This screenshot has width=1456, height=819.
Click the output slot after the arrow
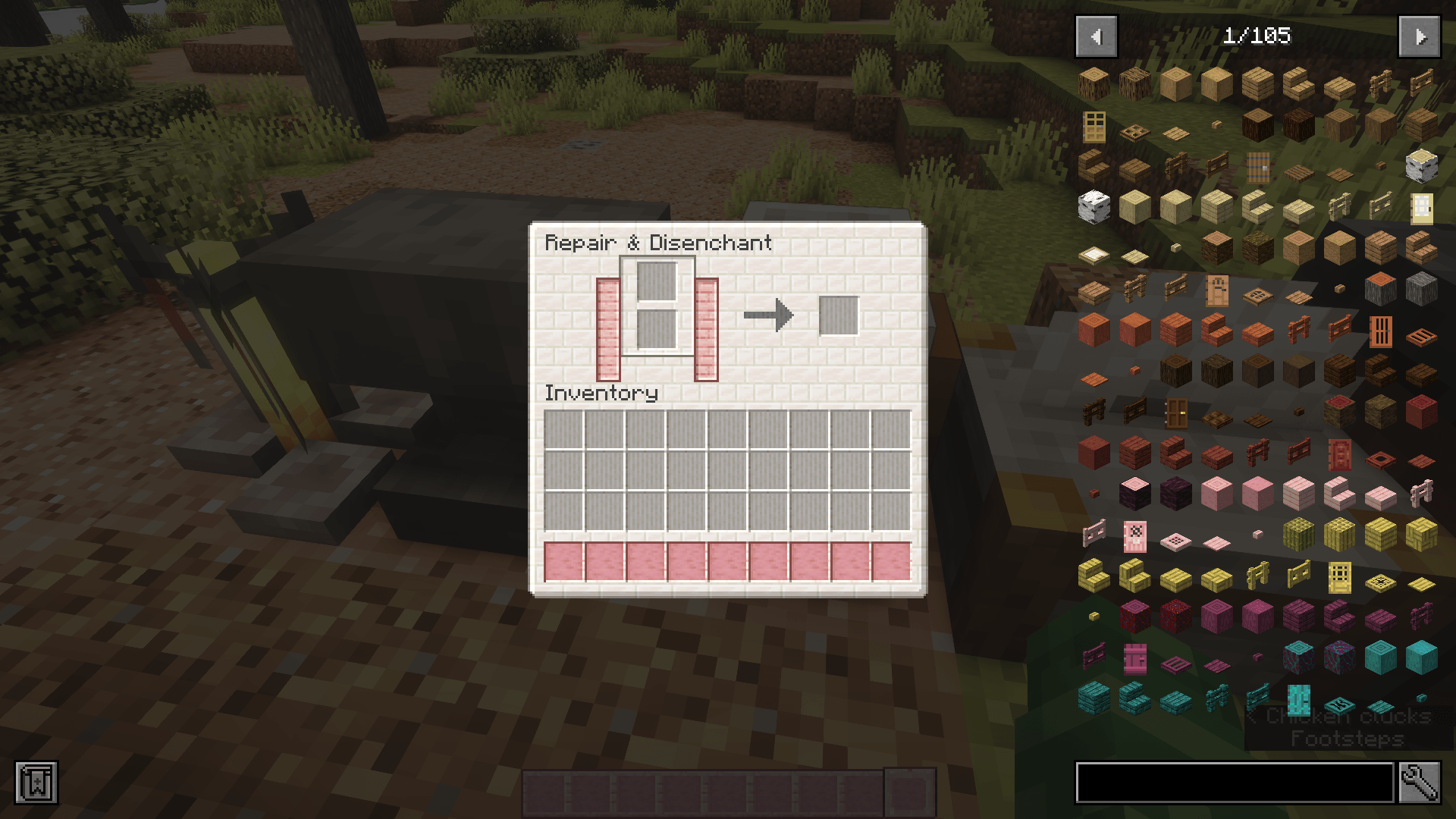click(x=837, y=318)
